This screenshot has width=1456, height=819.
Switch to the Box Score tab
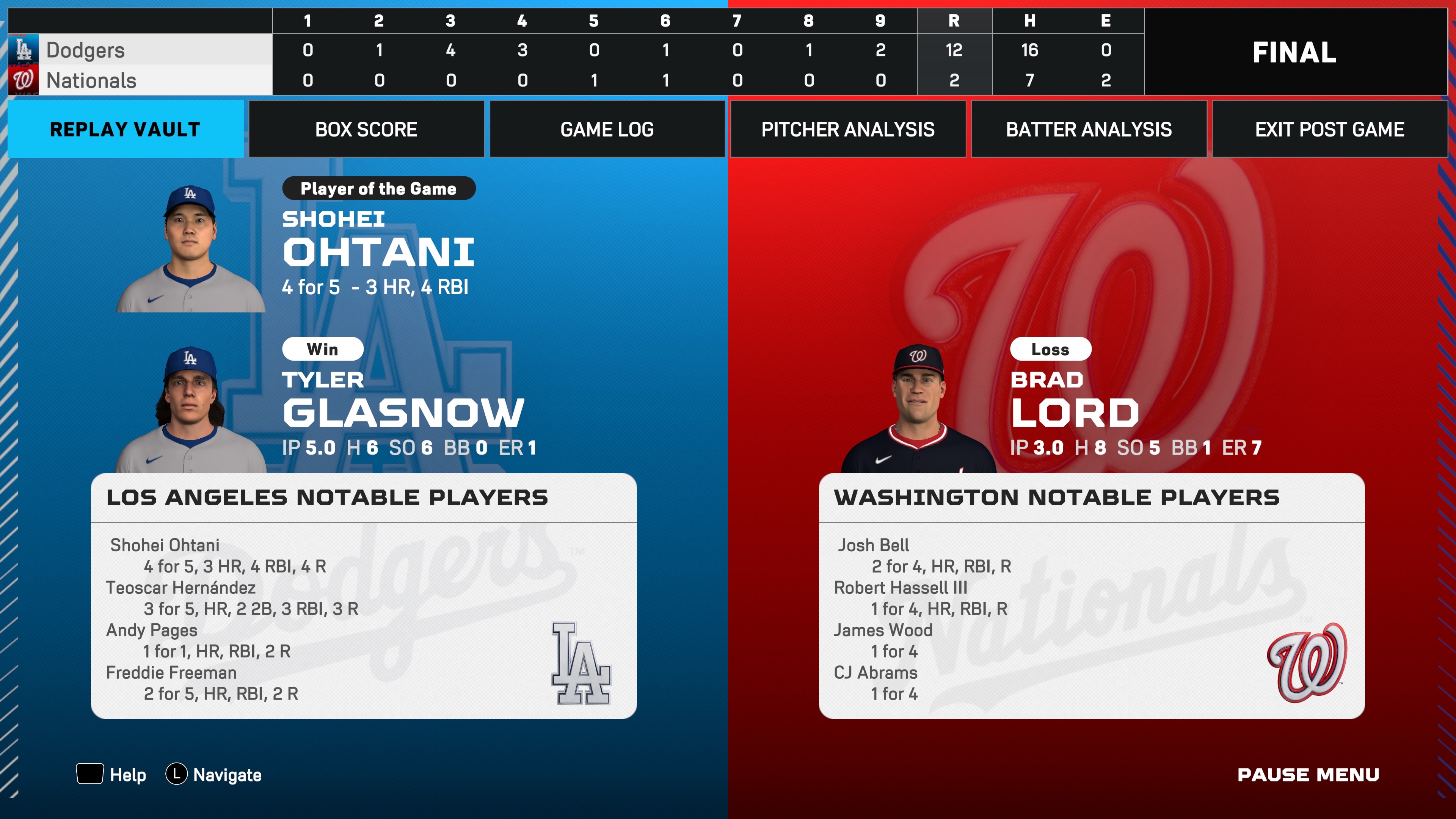(366, 129)
